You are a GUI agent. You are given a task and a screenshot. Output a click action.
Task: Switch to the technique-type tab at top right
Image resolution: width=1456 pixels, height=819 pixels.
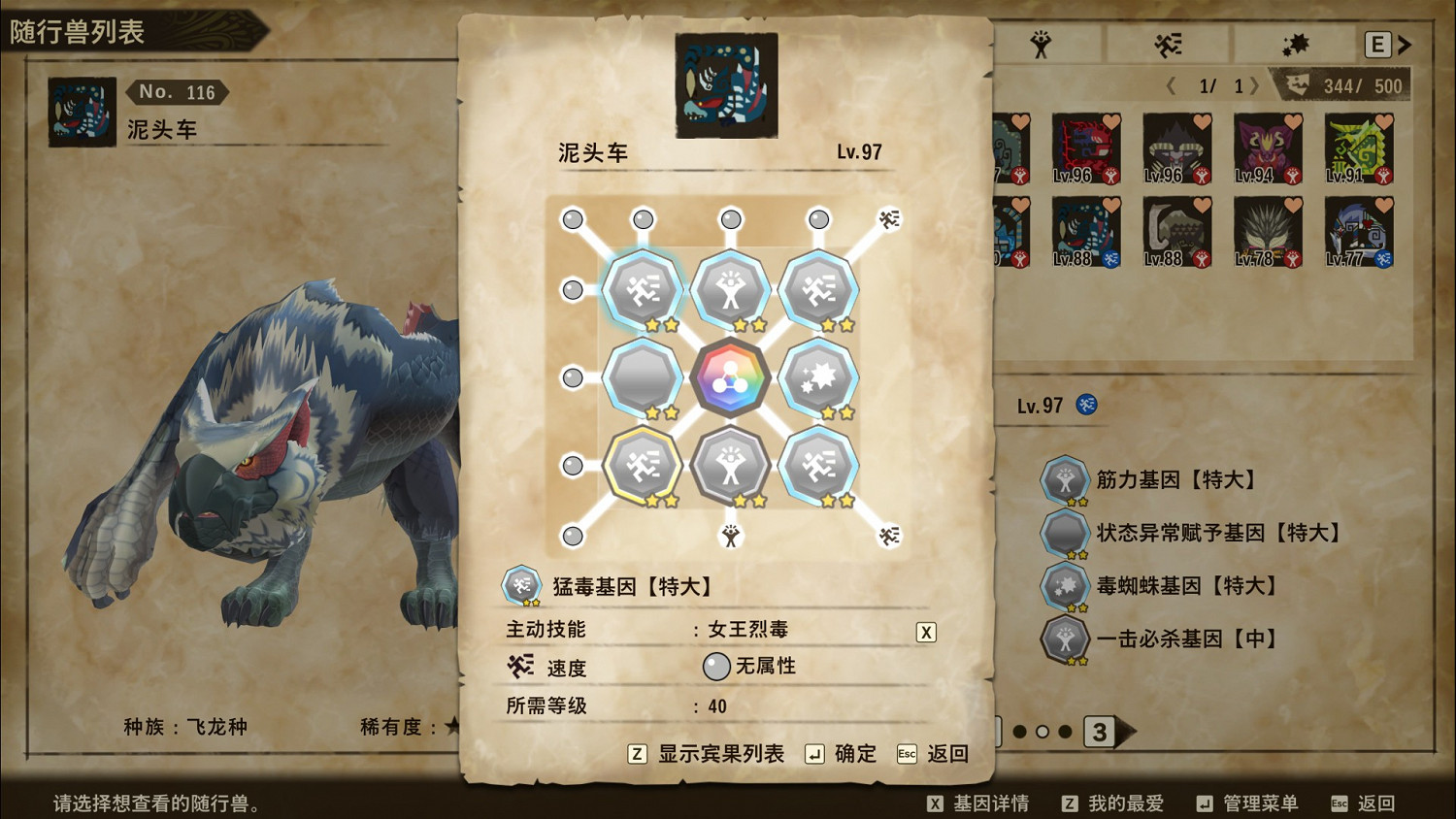point(1167,44)
